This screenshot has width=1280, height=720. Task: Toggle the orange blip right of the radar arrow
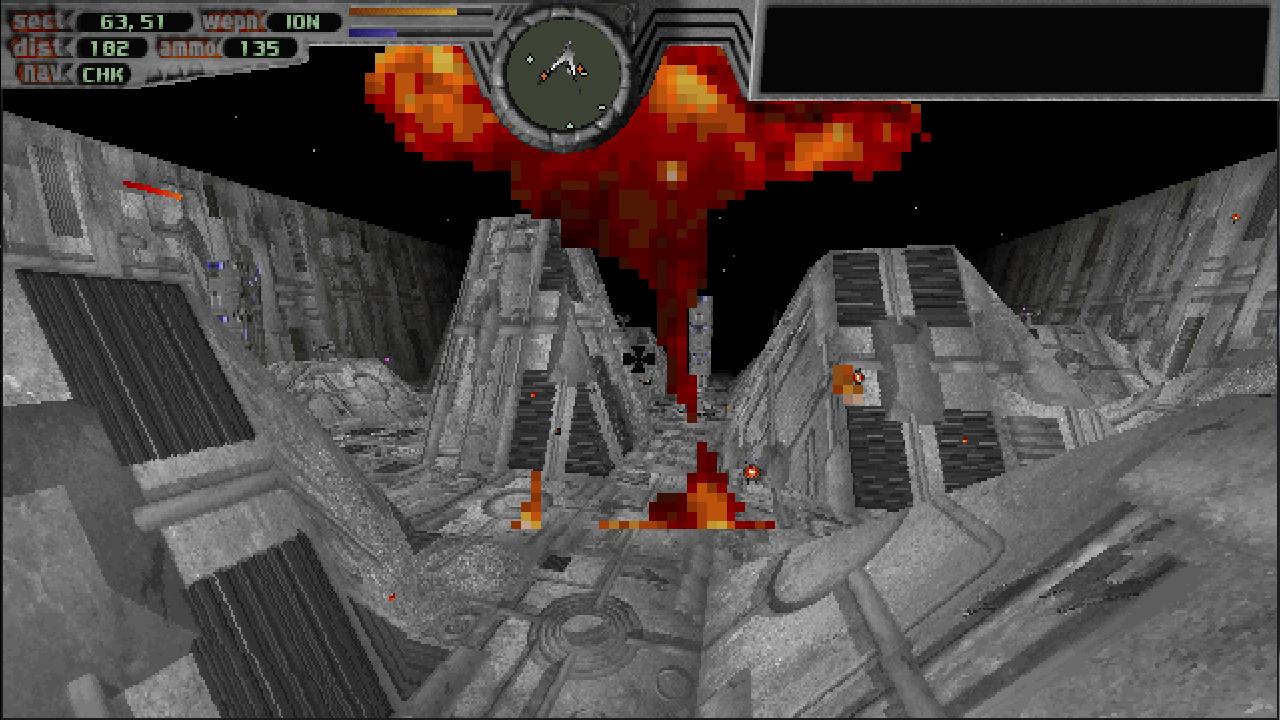tap(580, 68)
